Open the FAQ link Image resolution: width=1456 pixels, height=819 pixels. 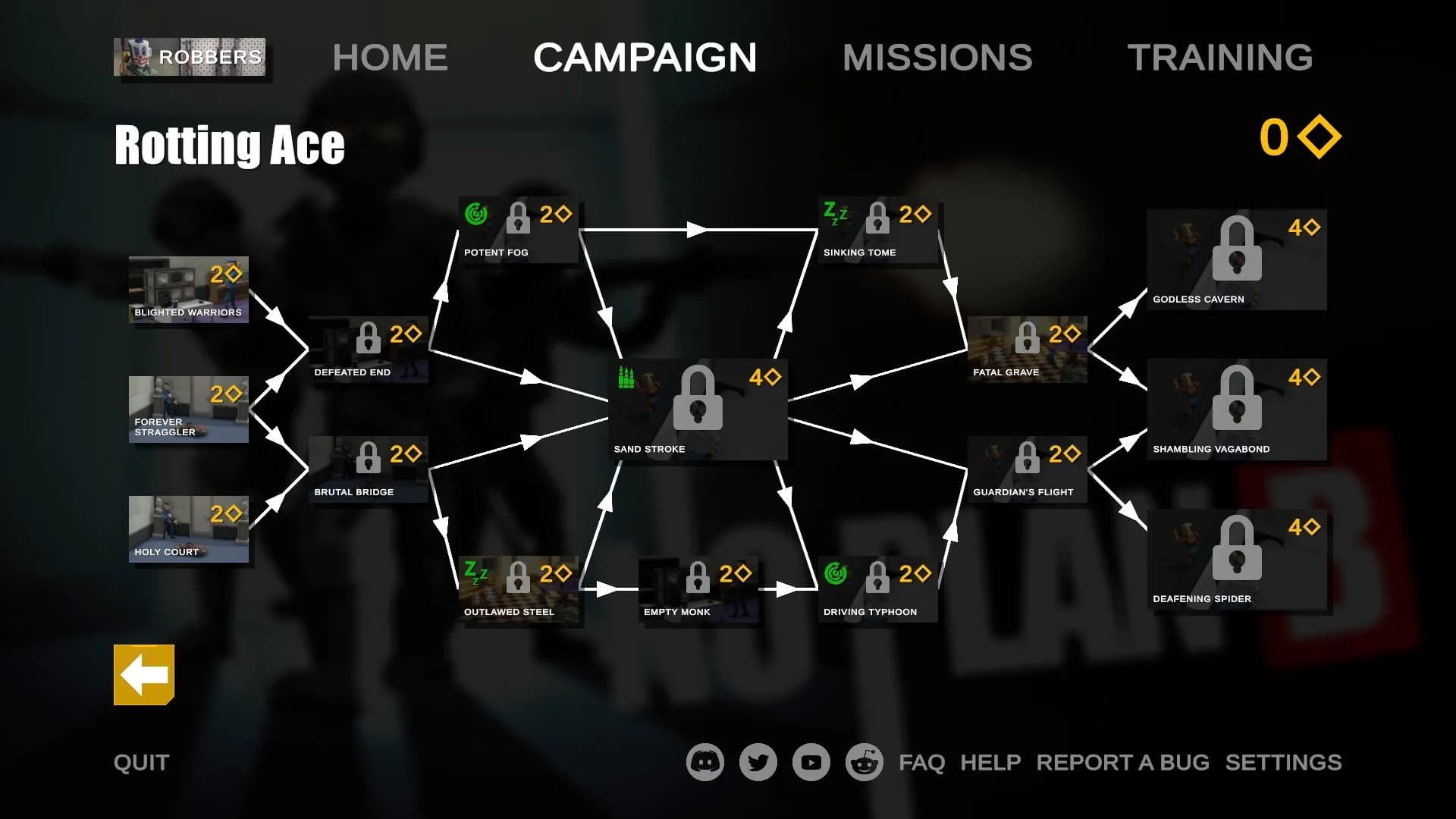point(921,762)
